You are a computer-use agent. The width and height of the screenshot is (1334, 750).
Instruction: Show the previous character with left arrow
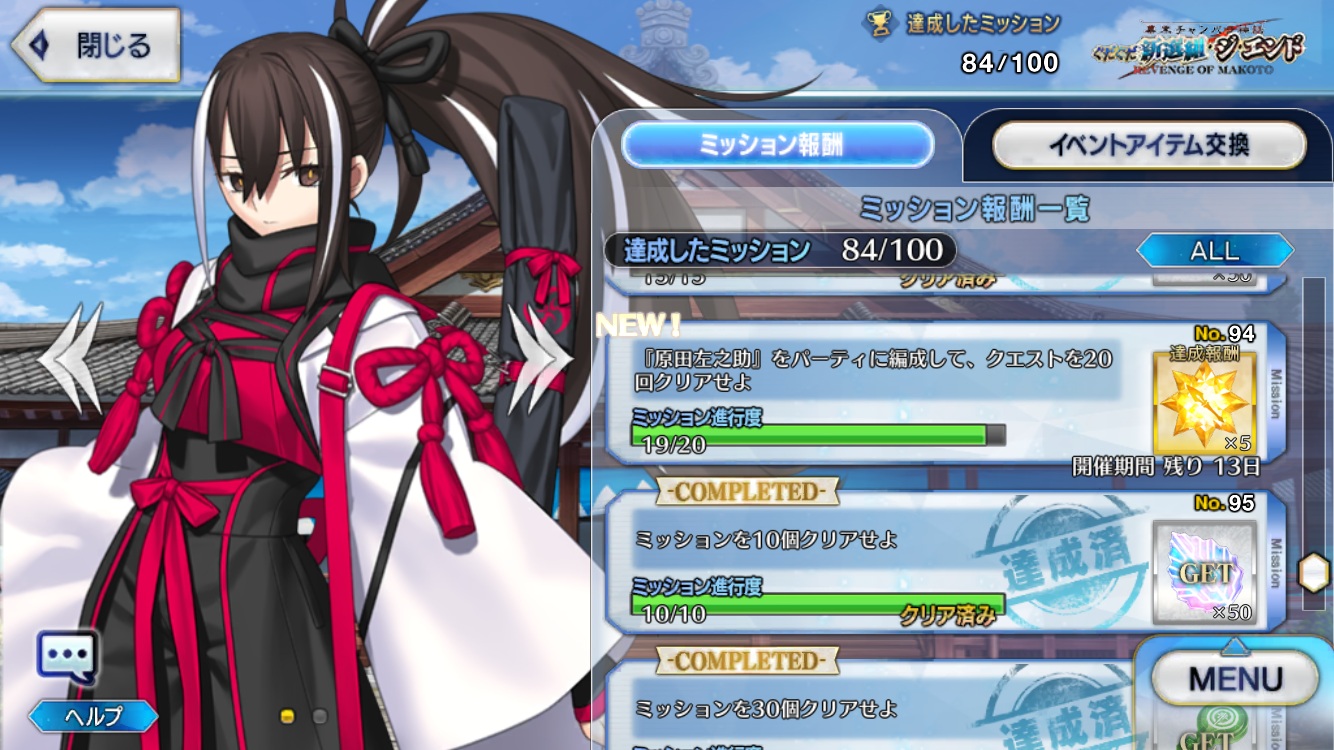click(x=70, y=358)
